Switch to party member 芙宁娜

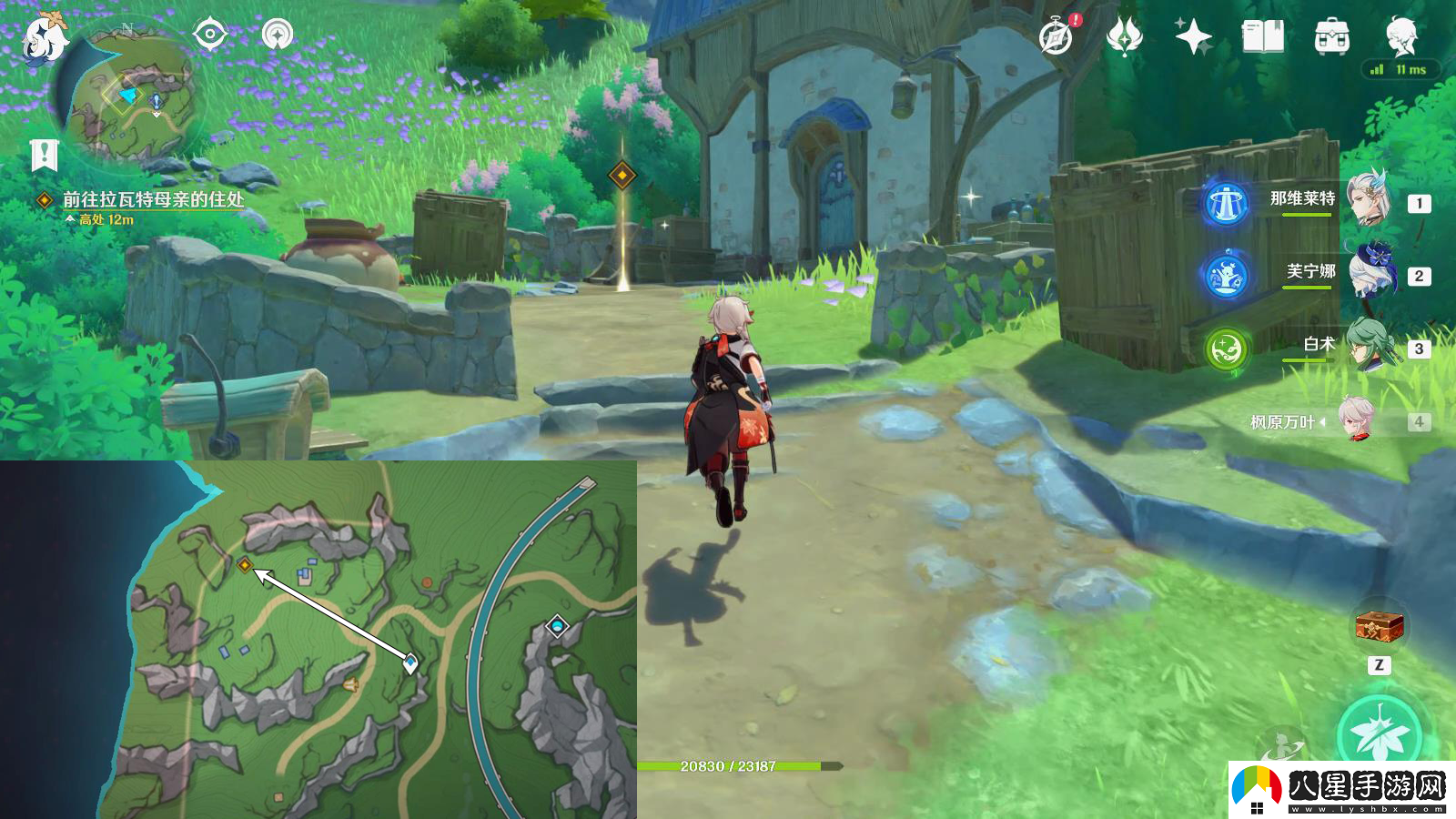point(1368,271)
